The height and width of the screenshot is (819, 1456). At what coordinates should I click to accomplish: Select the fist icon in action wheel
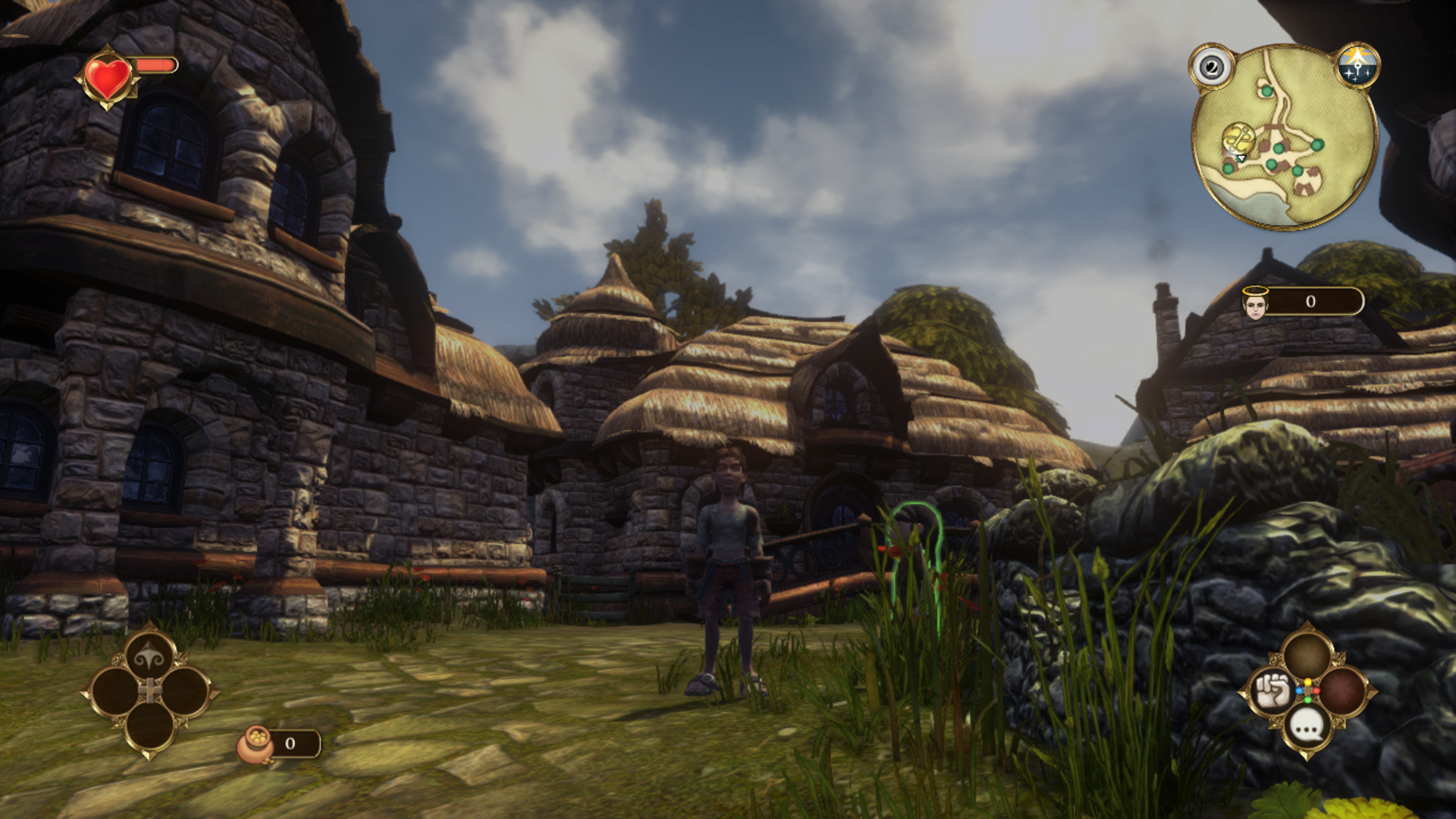1272,691
